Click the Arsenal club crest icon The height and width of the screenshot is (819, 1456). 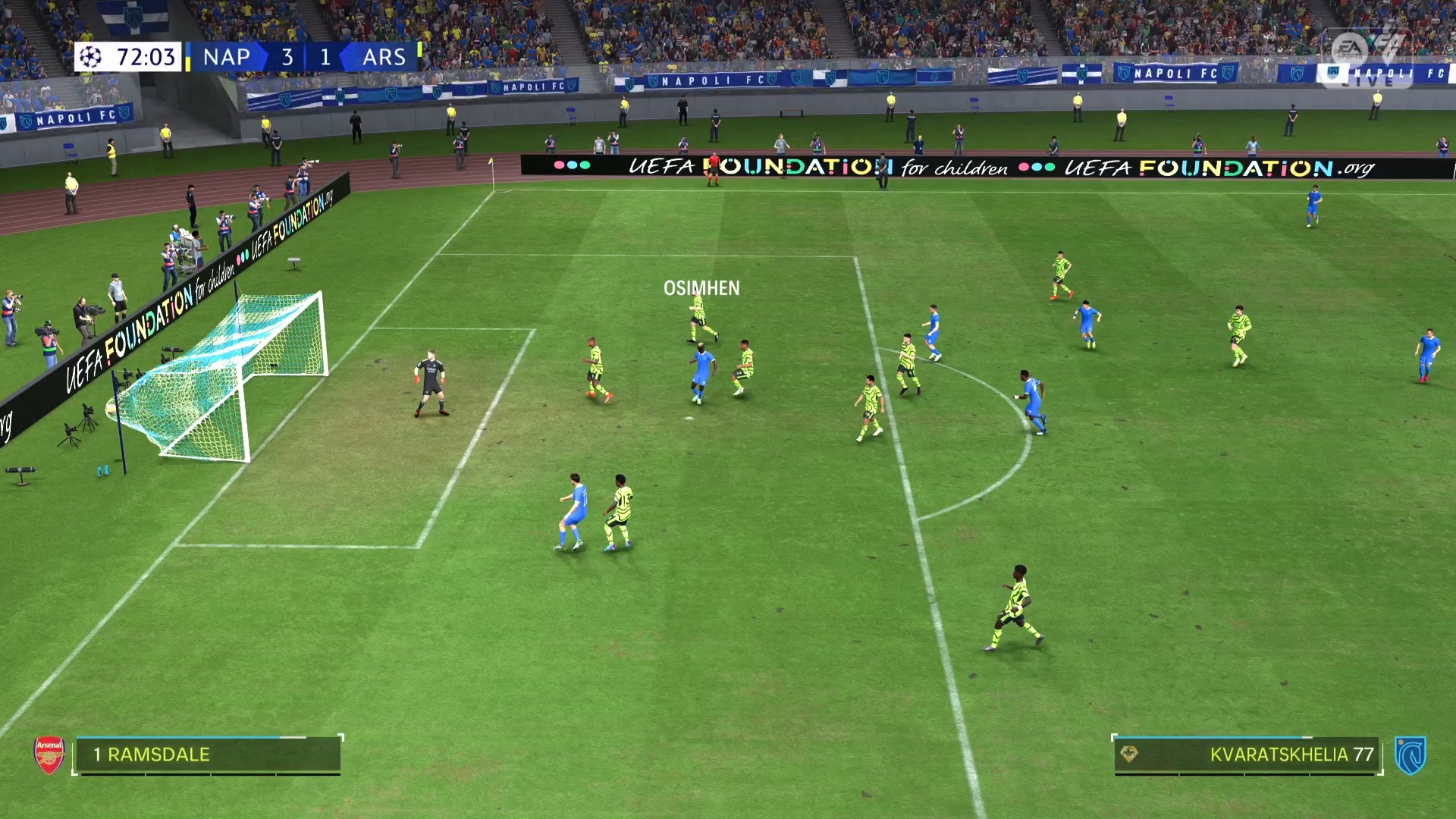49,755
